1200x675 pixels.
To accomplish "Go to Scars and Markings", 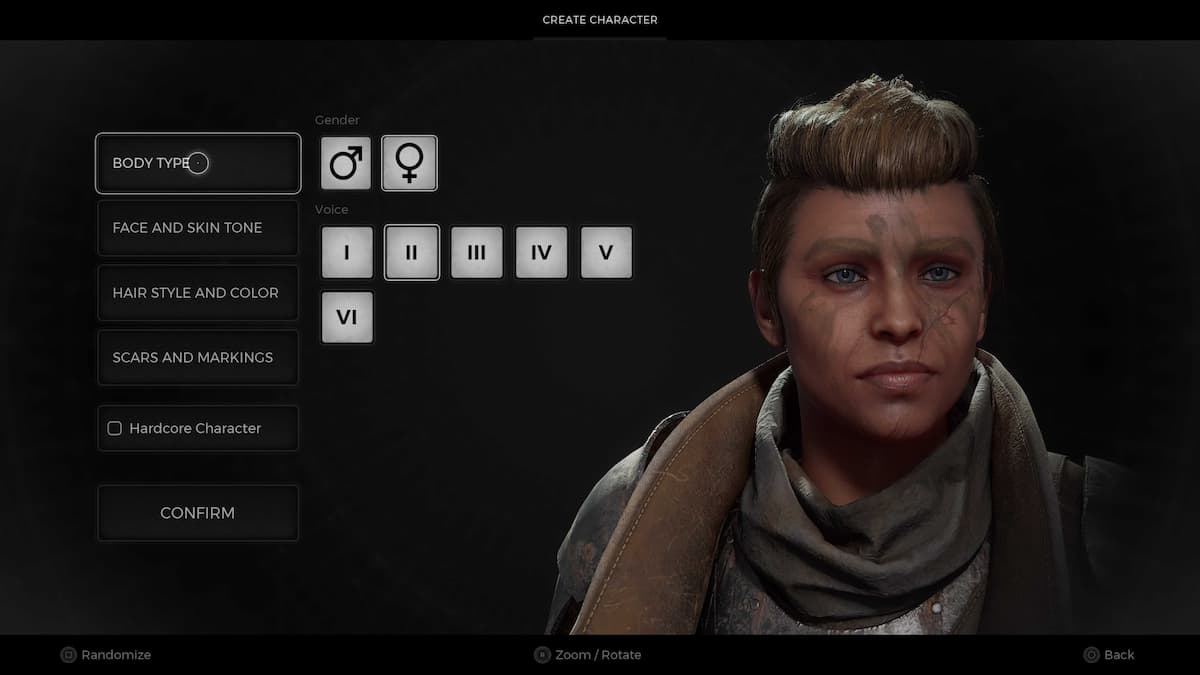I will pos(198,358).
